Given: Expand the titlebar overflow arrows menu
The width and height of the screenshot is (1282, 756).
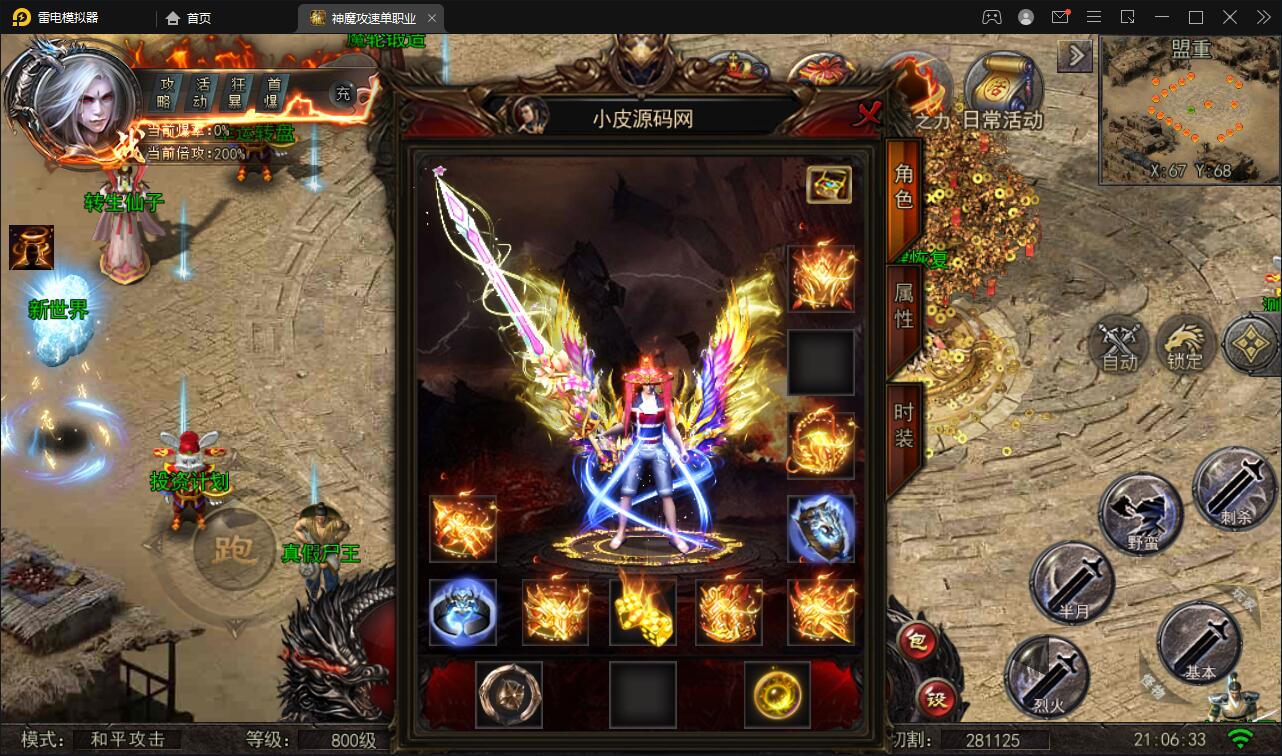Looking at the screenshot, I should (x=1263, y=16).
